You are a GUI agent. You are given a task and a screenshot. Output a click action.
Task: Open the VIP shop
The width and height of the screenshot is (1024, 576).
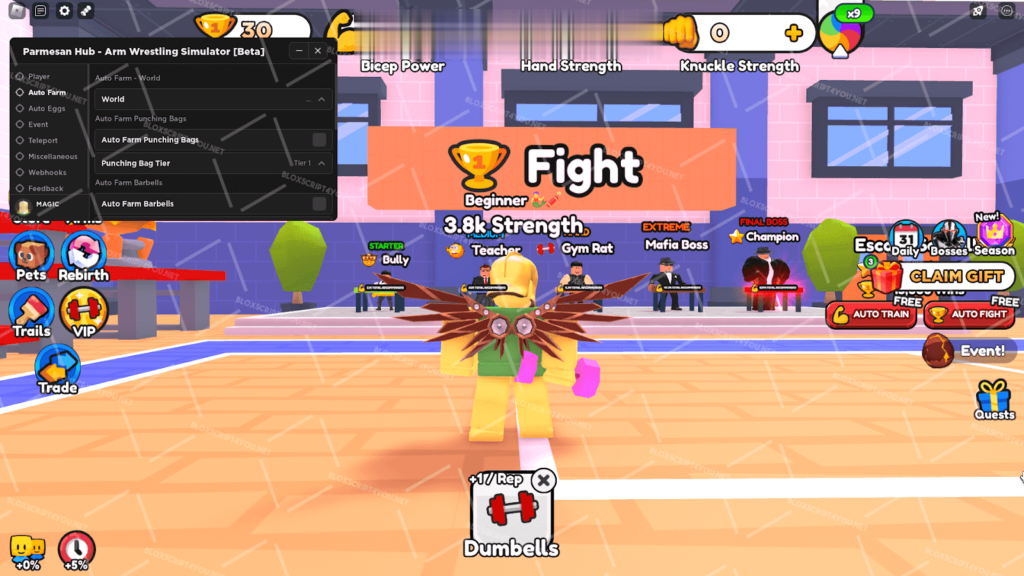83,311
